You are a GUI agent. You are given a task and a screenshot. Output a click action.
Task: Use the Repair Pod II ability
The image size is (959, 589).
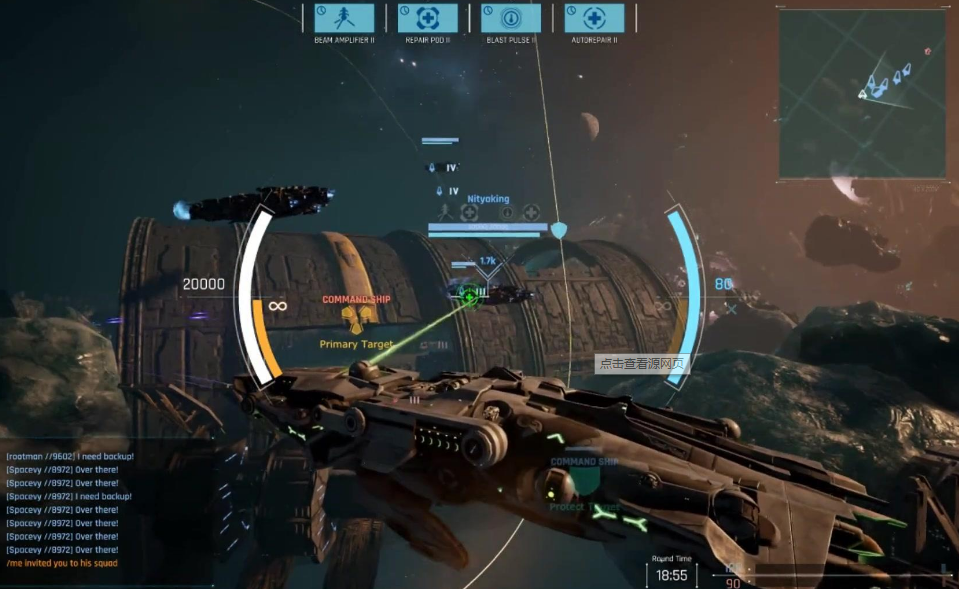tap(427, 18)
